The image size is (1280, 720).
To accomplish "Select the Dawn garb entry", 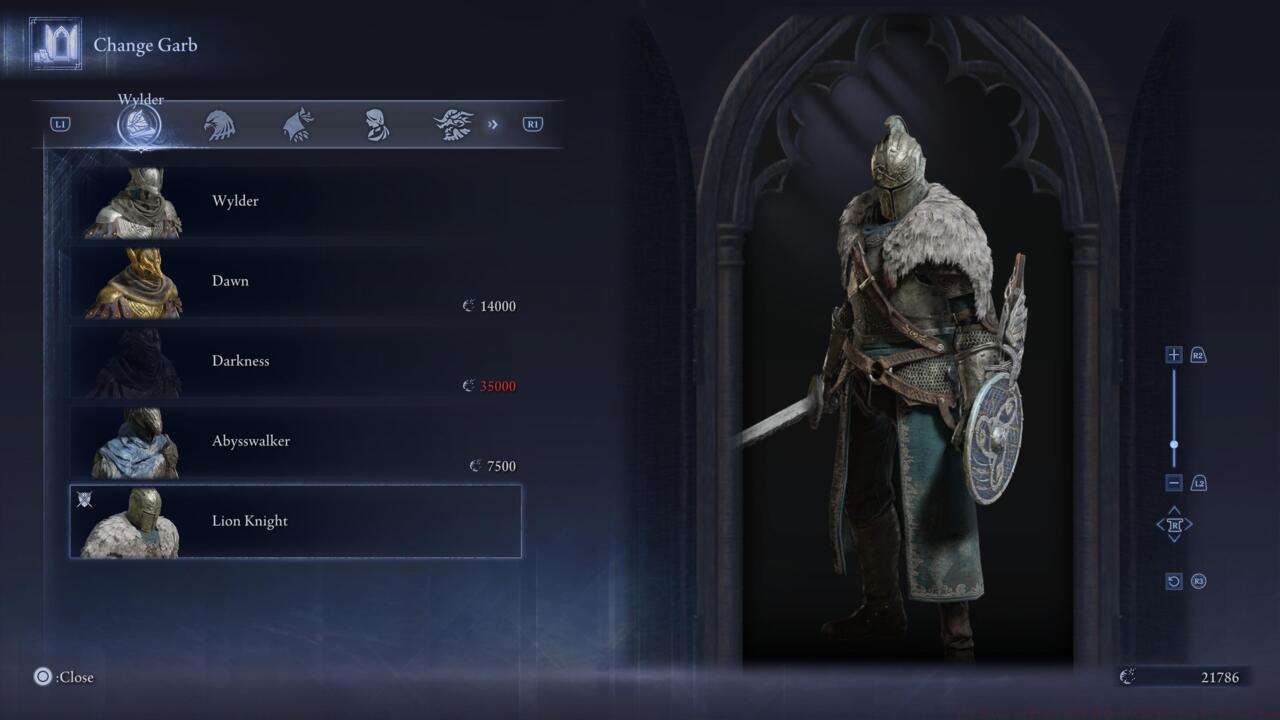I will click(295, 281).
